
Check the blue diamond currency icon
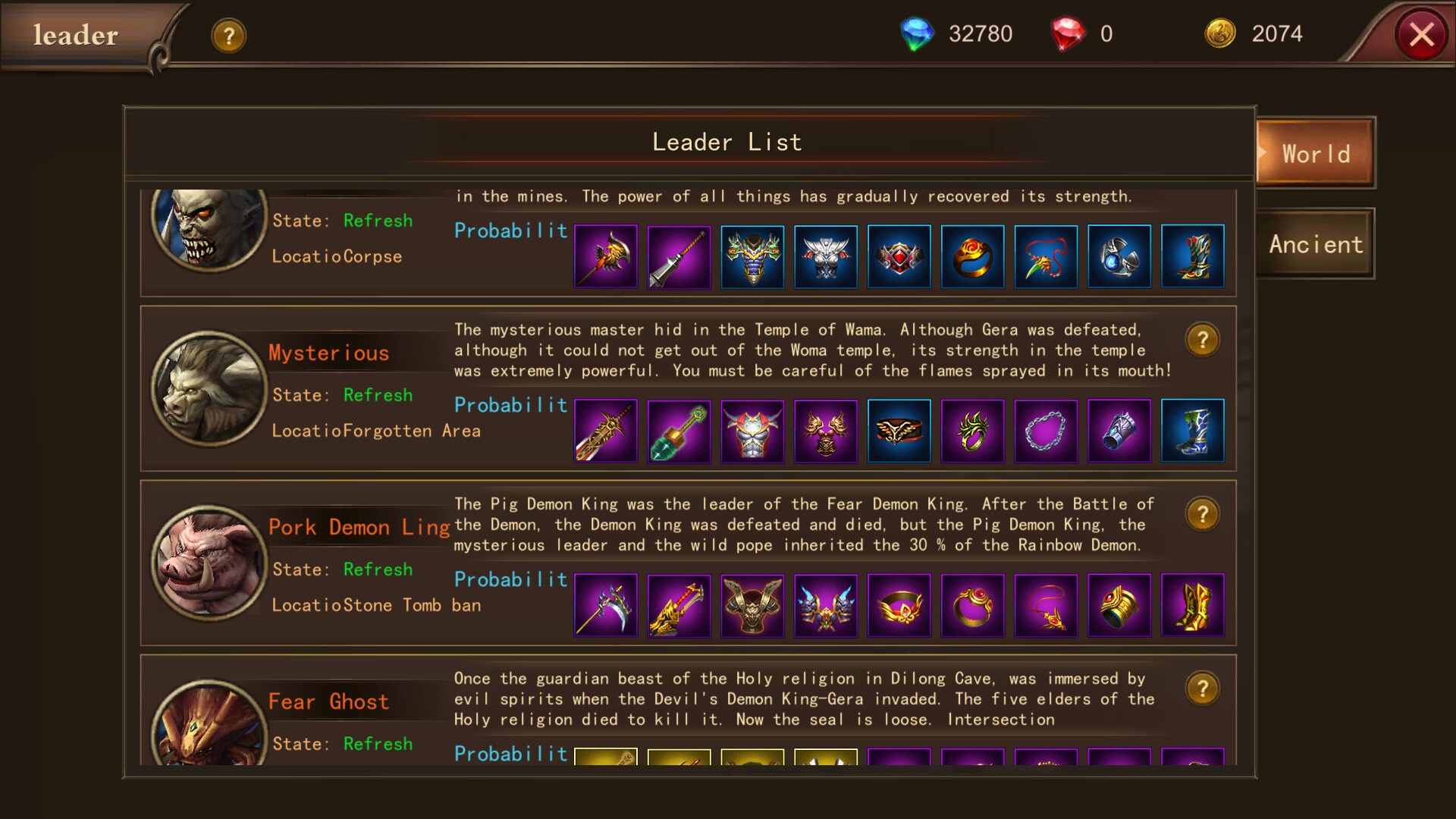pos(918,33)
